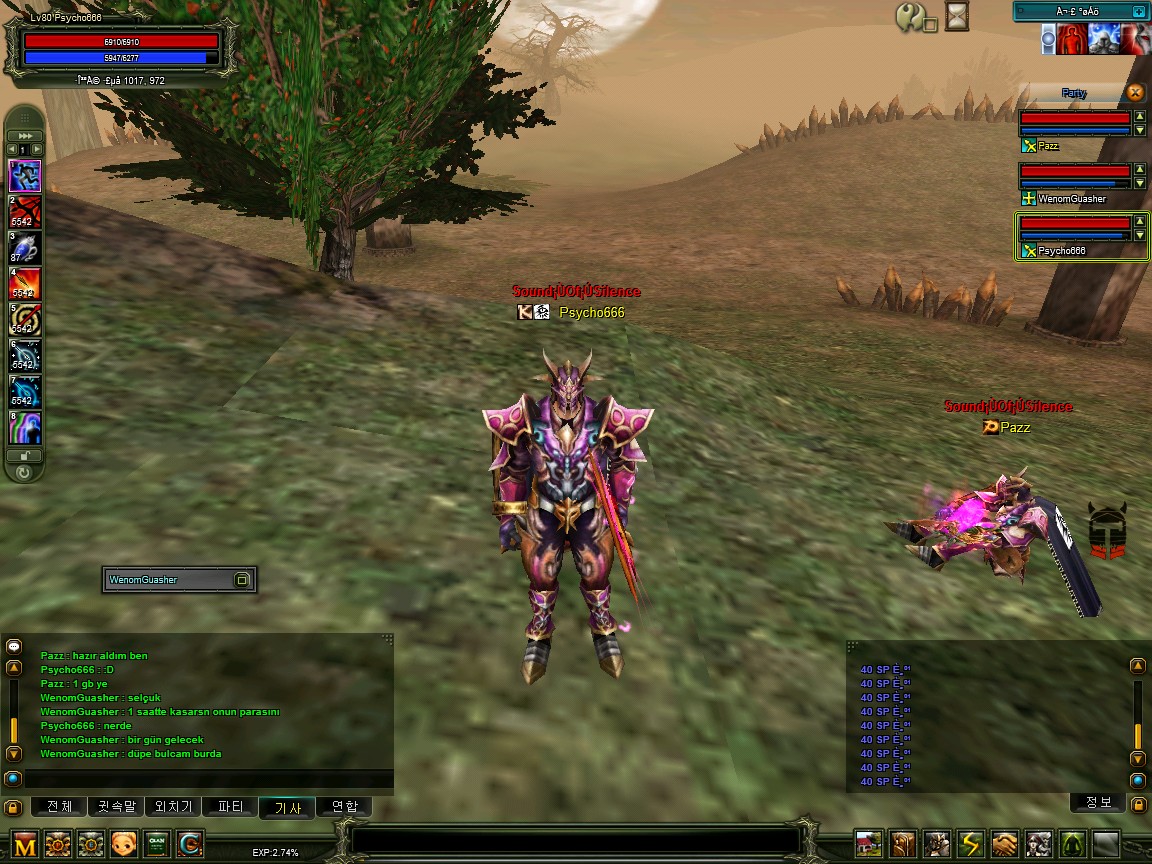Activate the yellow lightning bolt toolbar icon
The height and width of the screenshot is (864, 1152).
(970, 845)
